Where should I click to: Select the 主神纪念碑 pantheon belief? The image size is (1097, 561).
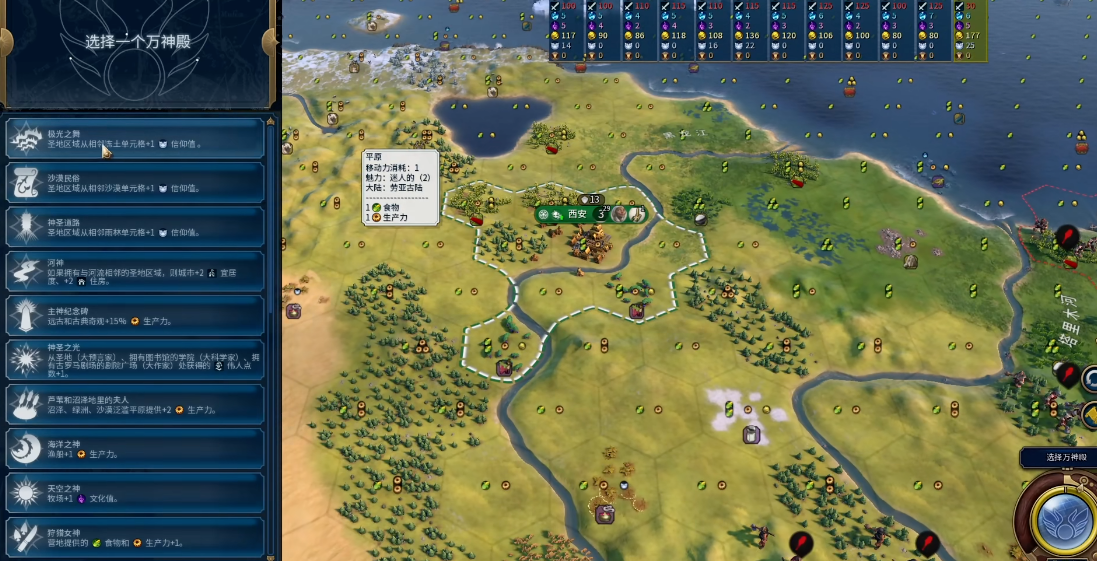[135, 315]
